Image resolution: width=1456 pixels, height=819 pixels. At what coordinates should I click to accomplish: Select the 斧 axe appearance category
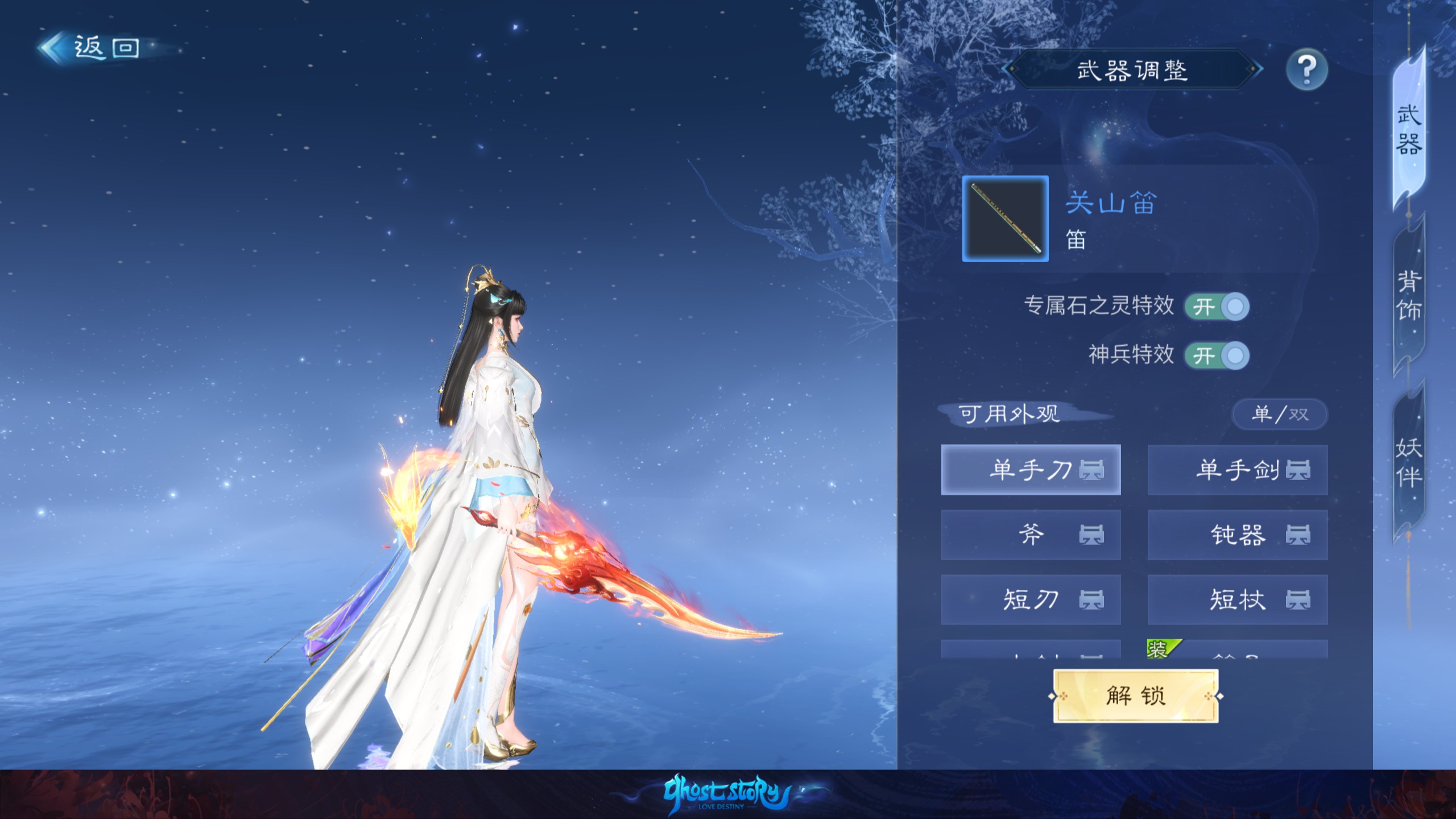[1031, 535]
